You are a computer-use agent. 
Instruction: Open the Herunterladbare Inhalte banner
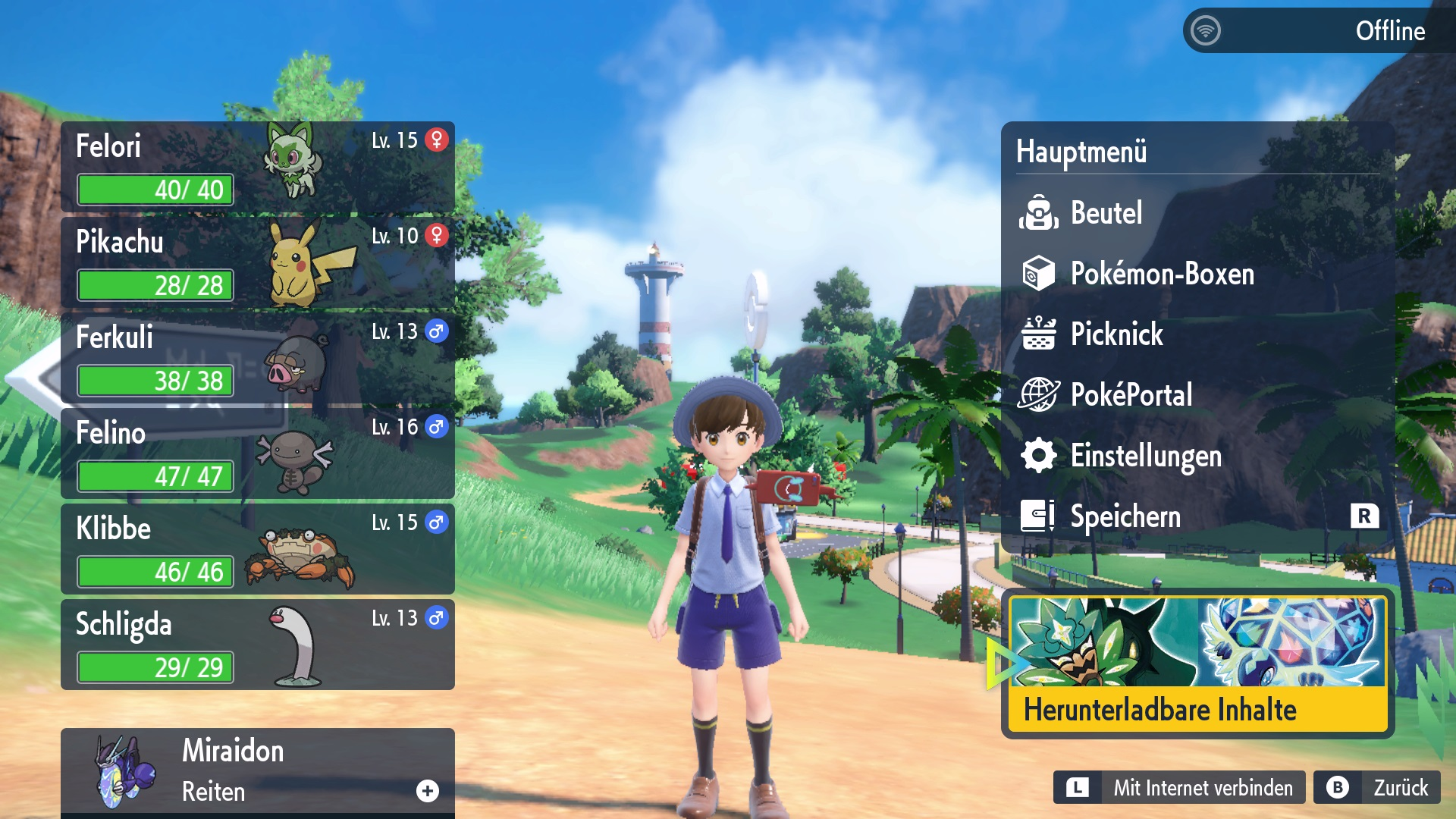pos(1197,664)
